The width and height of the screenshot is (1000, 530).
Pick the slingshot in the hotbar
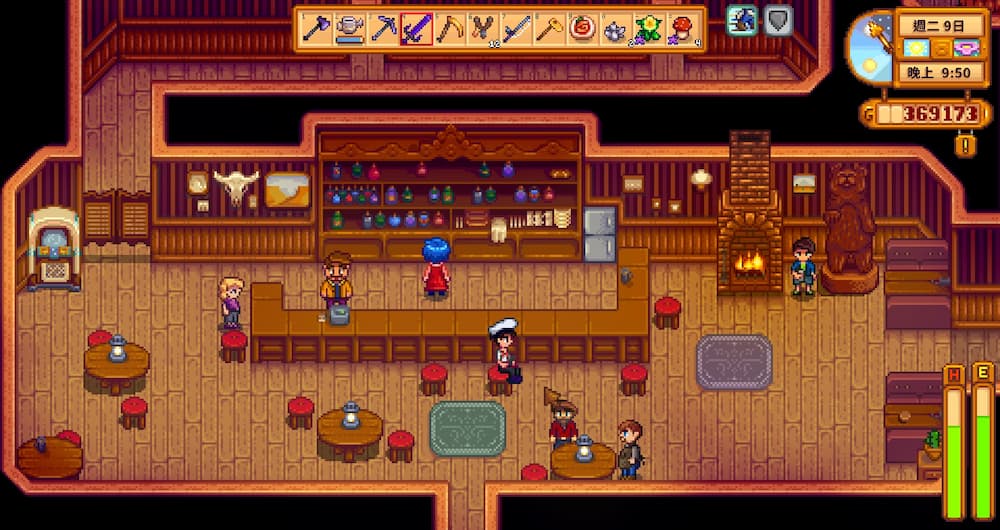(x=483, y=28)
